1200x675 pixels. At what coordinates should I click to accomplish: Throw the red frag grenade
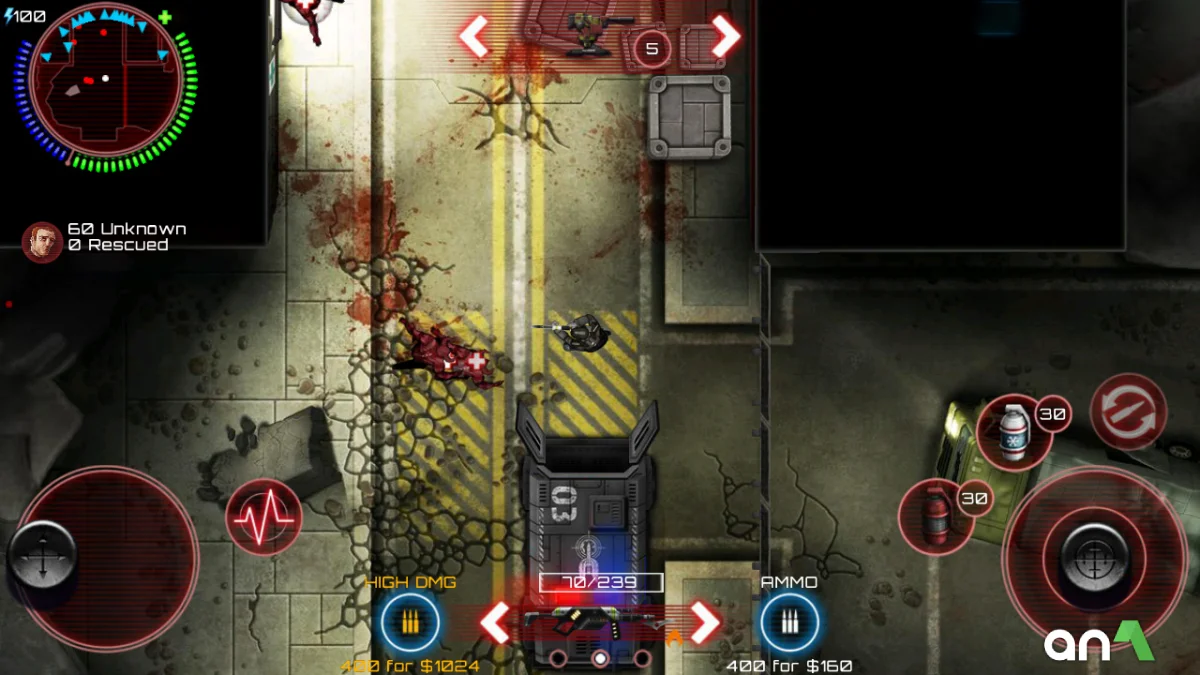[x=934, y=515]
